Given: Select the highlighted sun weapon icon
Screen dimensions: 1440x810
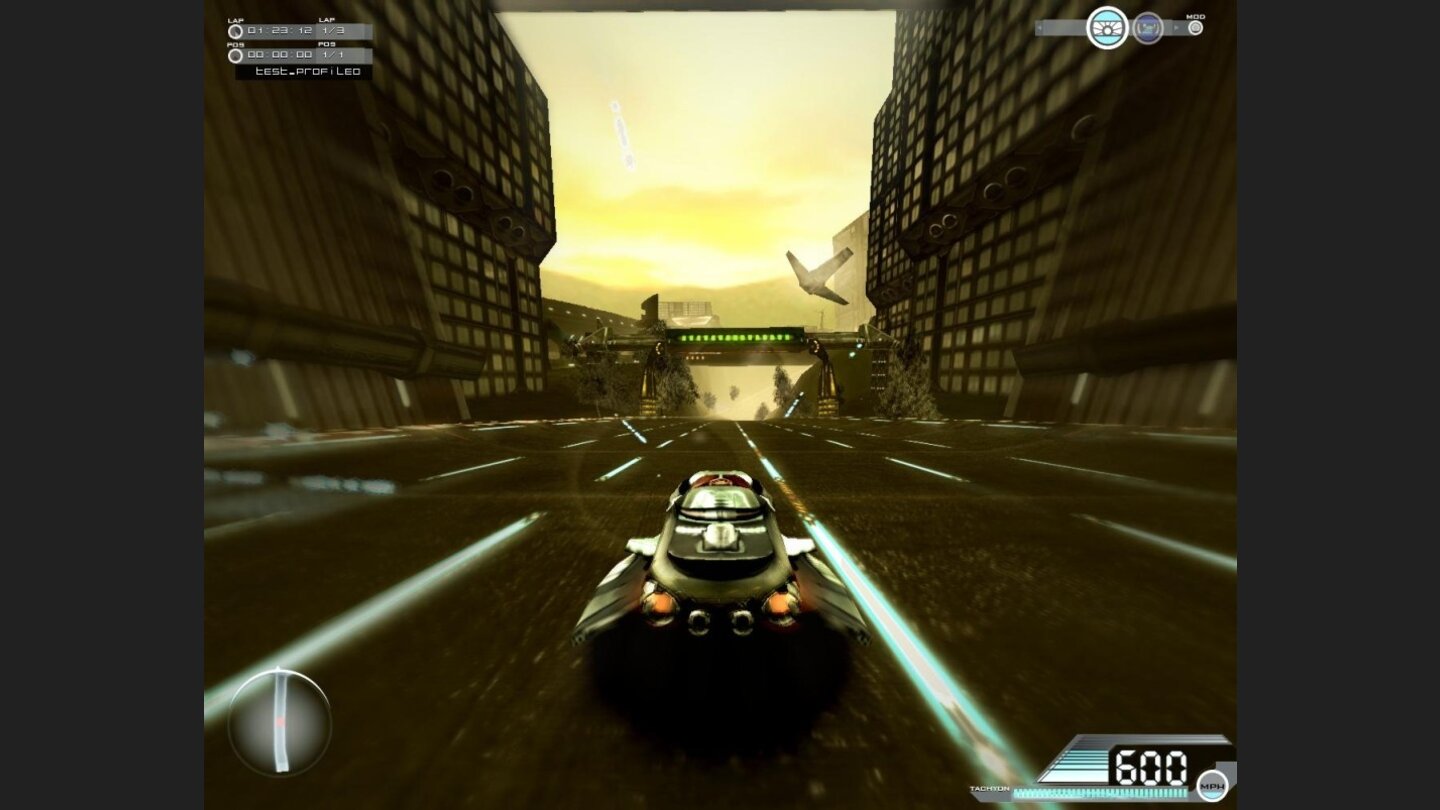Looking at the screenshot, I should click(1107, 30).
